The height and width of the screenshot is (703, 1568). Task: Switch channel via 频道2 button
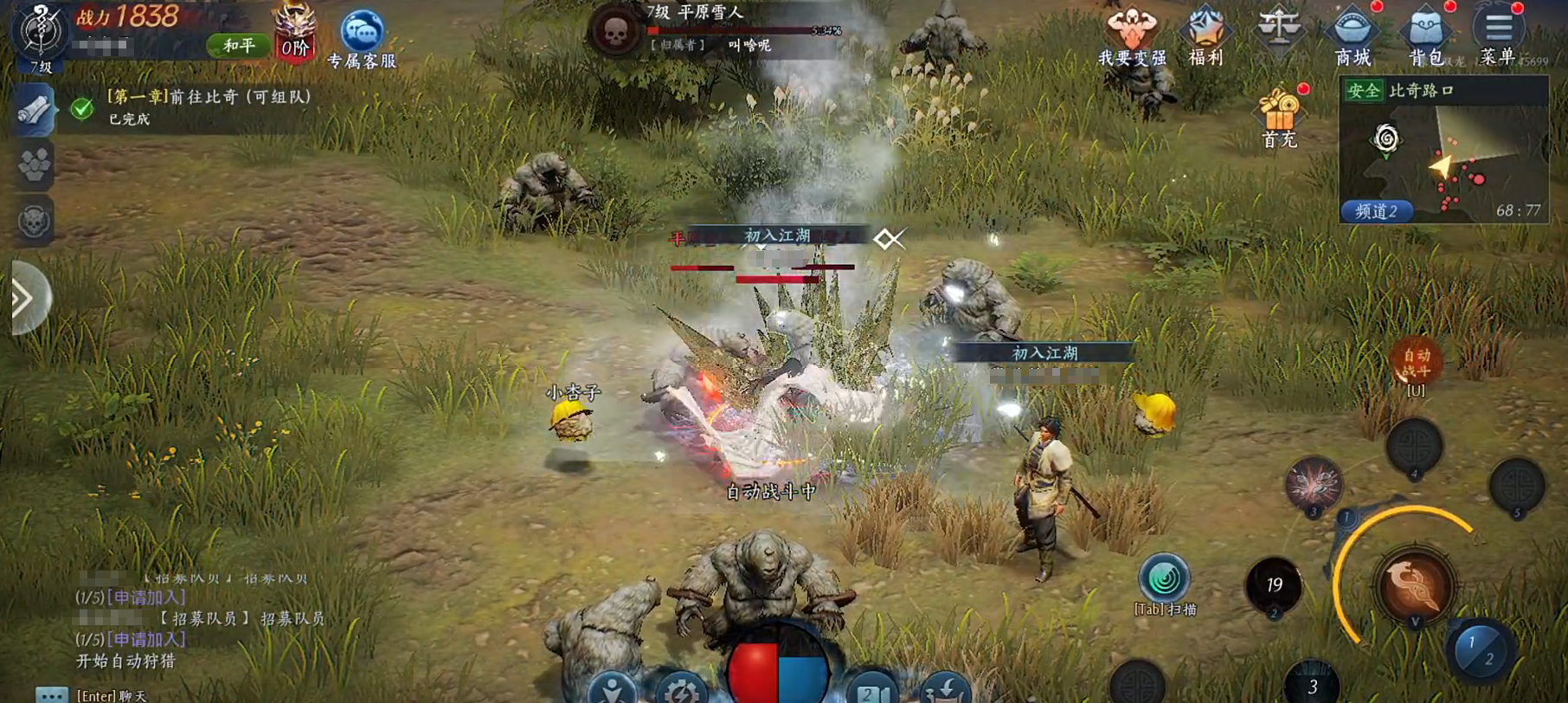(1376, 211)
